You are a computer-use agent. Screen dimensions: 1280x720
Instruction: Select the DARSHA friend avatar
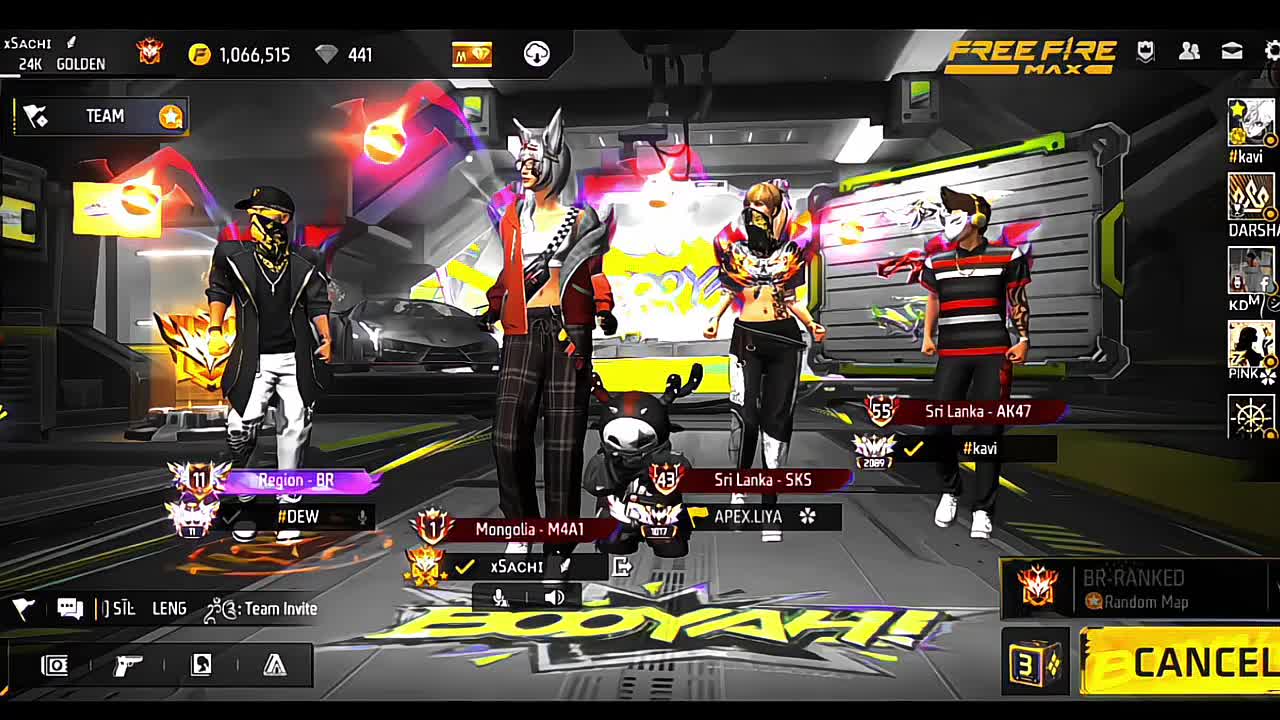pyautogui.click(x=1250, y=197)
